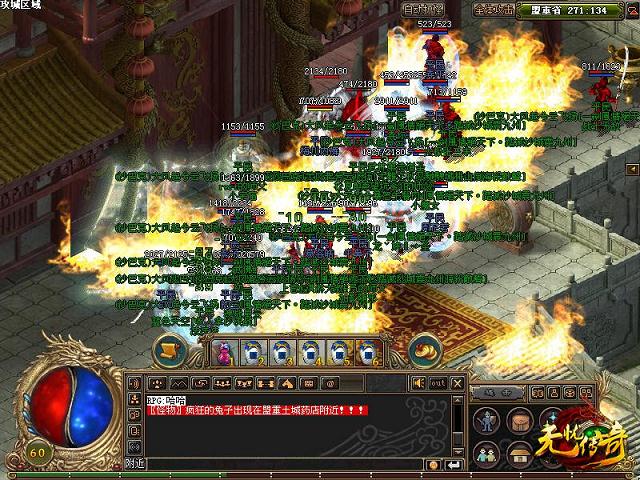Click the level 60 badge

[39, 451]
